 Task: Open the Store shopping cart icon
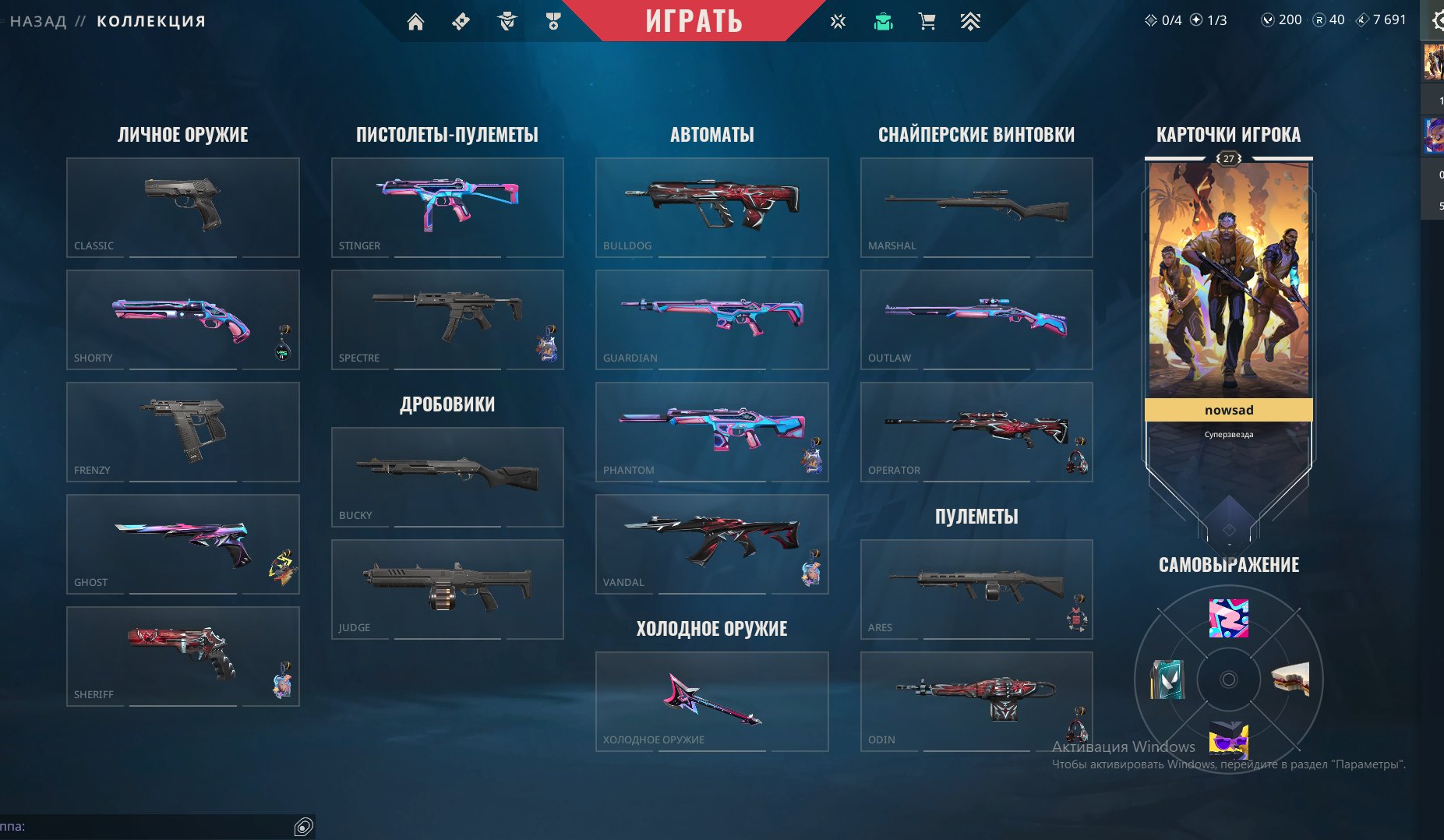tap(926, 21)
